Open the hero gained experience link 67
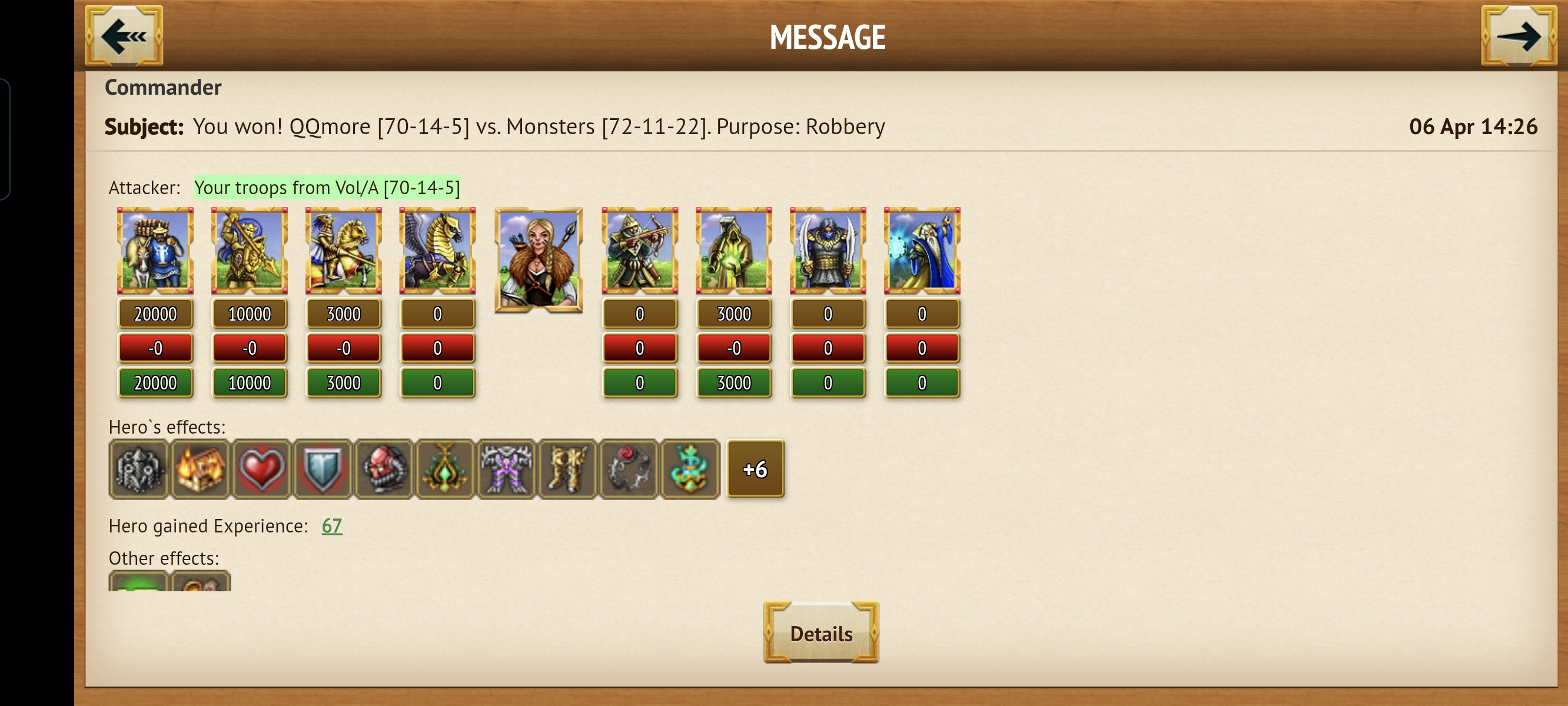This screenshot has height=706, width=1568. (333, 527)
